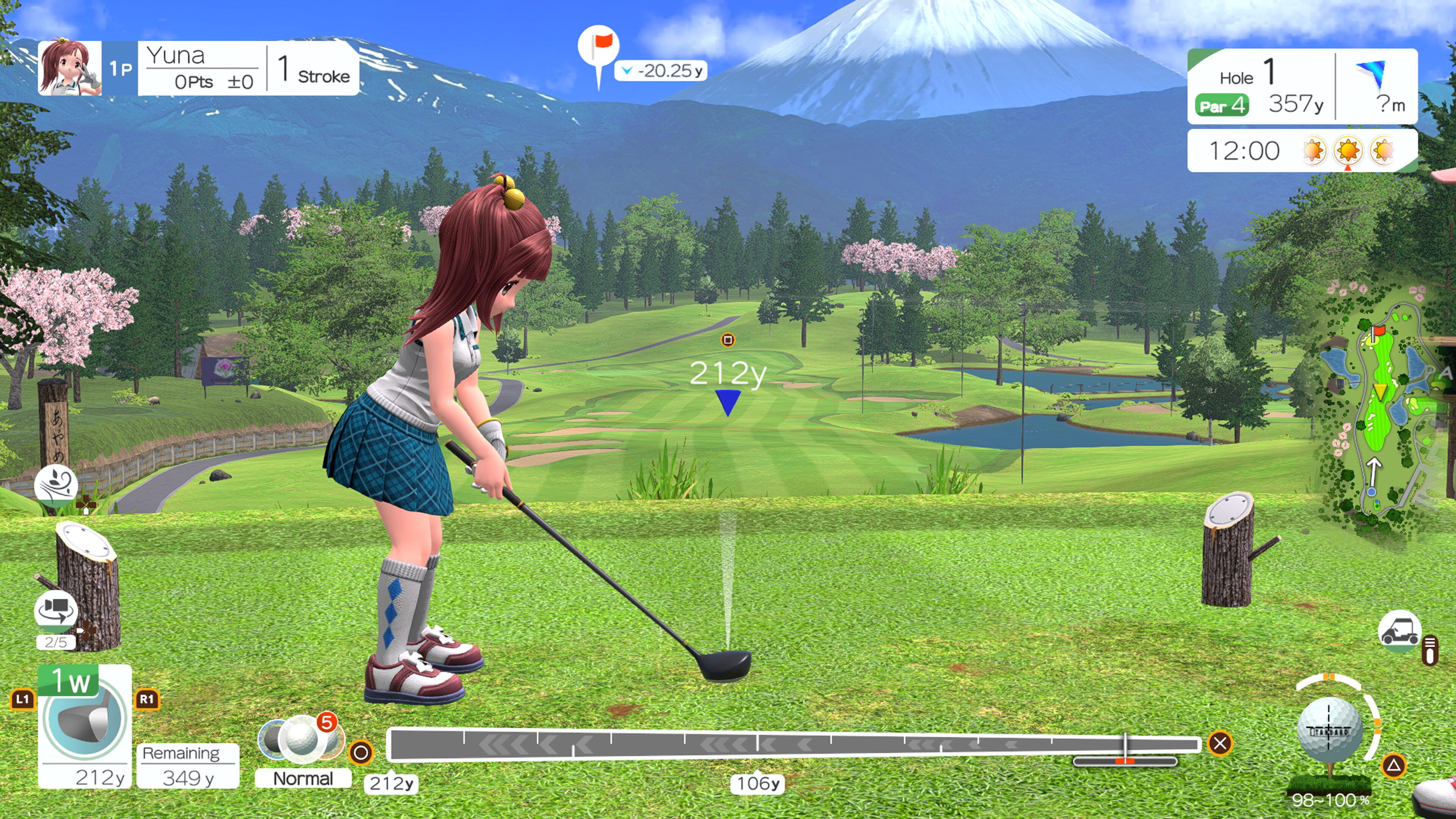The height and width of the screenshot is (819, 1456).
Task: Open the weather forecast panel with sun icons
Action: 1302,151
